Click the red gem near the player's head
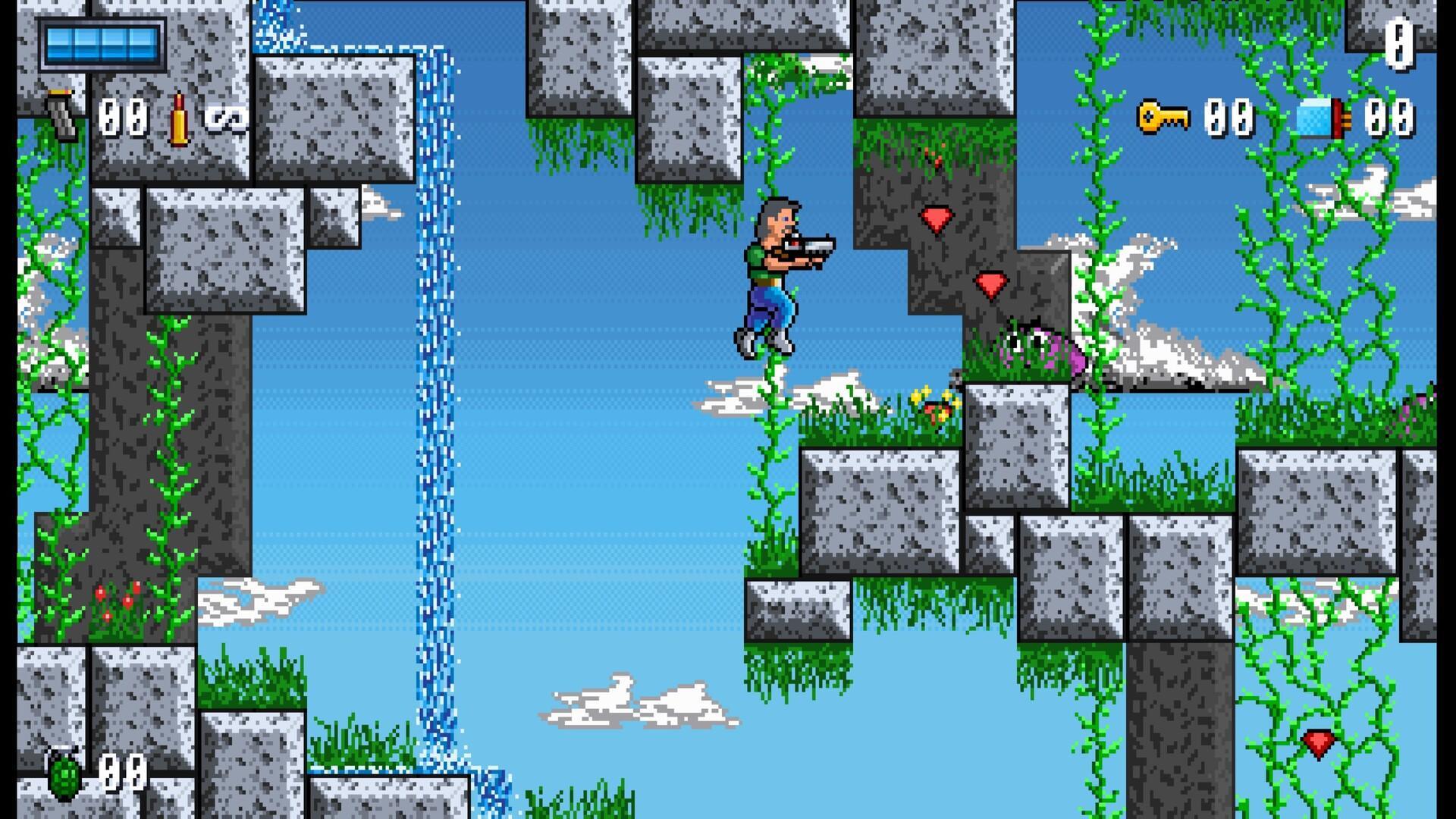 pyautogui.click(x=938, y=220)
